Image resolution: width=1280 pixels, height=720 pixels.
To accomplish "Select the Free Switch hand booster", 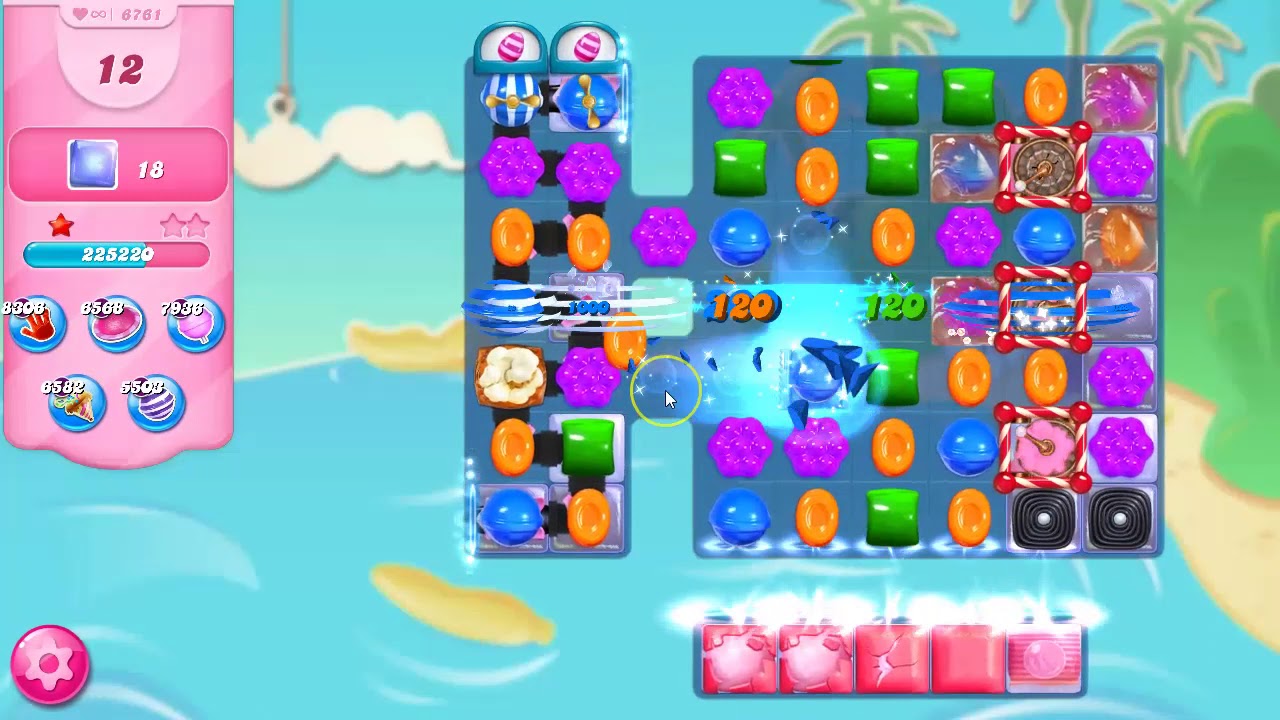I will click(x=37, y=325).
